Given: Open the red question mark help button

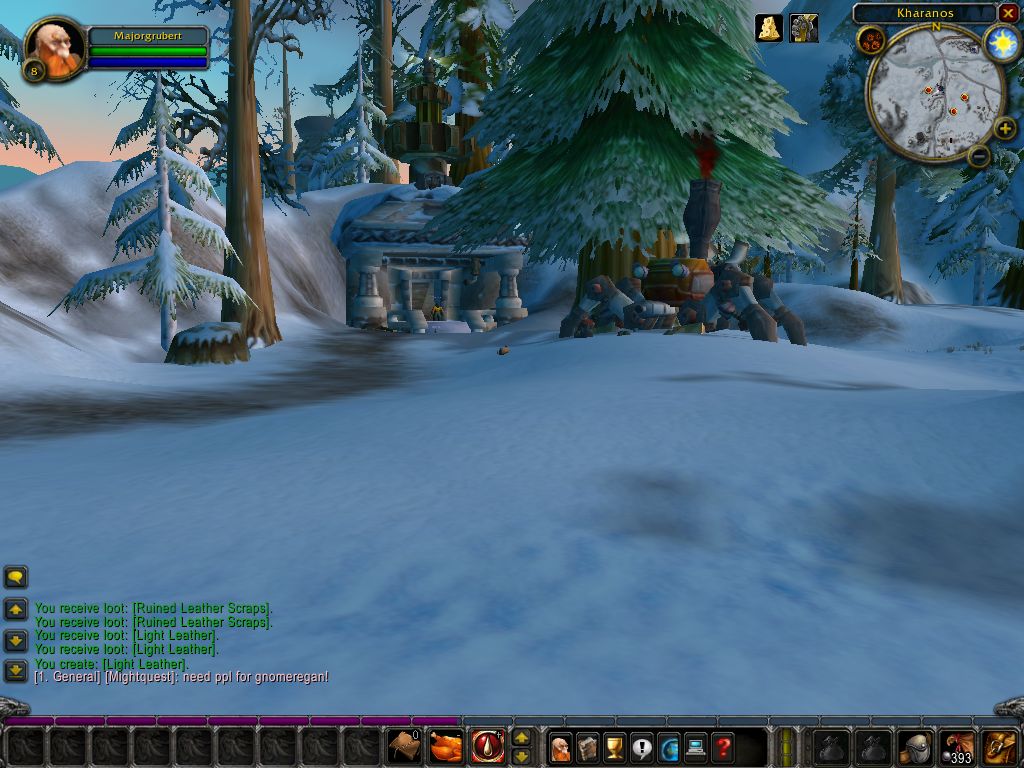Looking at the screenshot, I should pyautogui.click(x=722, y=746).
